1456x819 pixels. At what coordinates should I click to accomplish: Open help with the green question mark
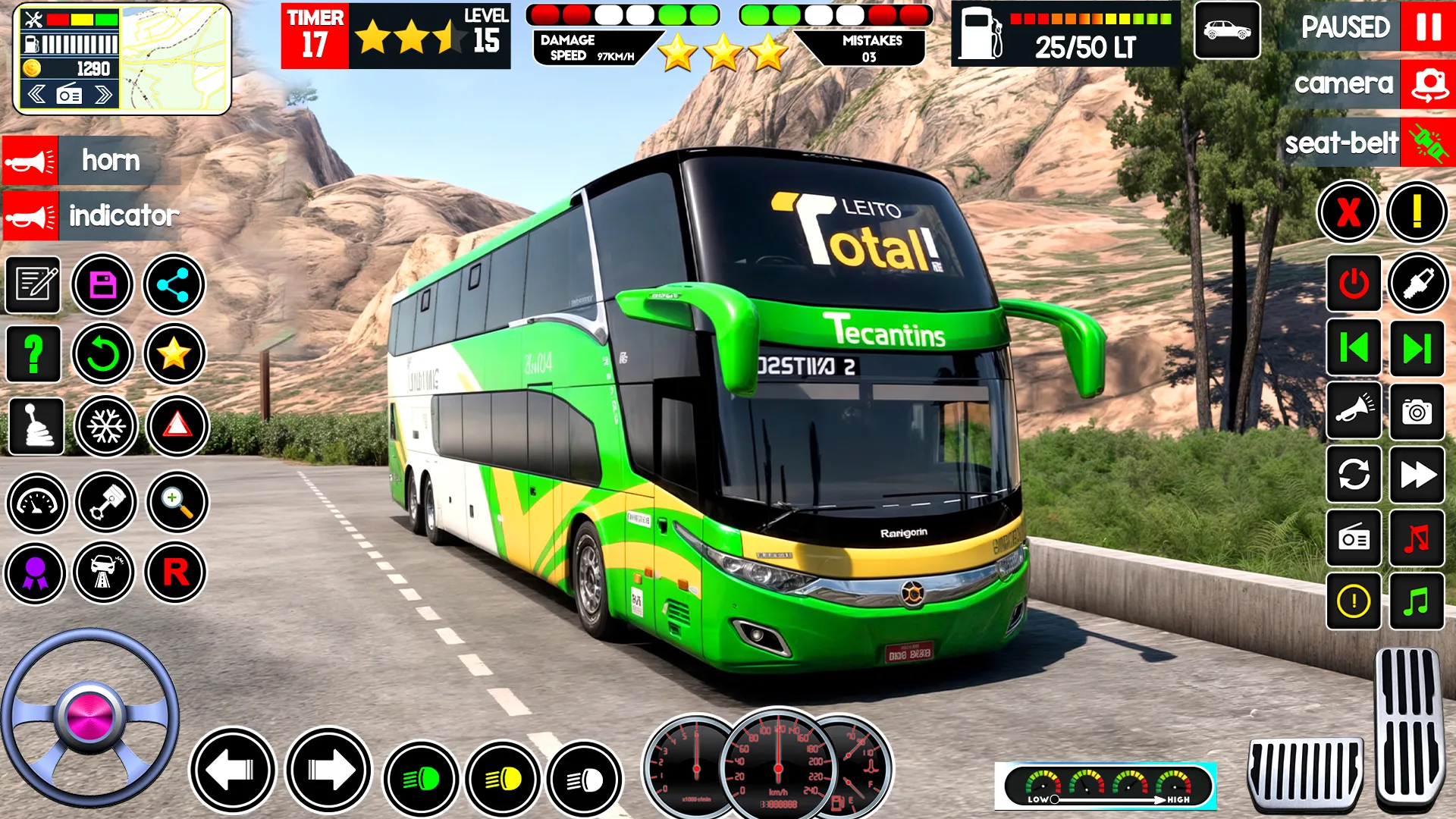(33, 354)
